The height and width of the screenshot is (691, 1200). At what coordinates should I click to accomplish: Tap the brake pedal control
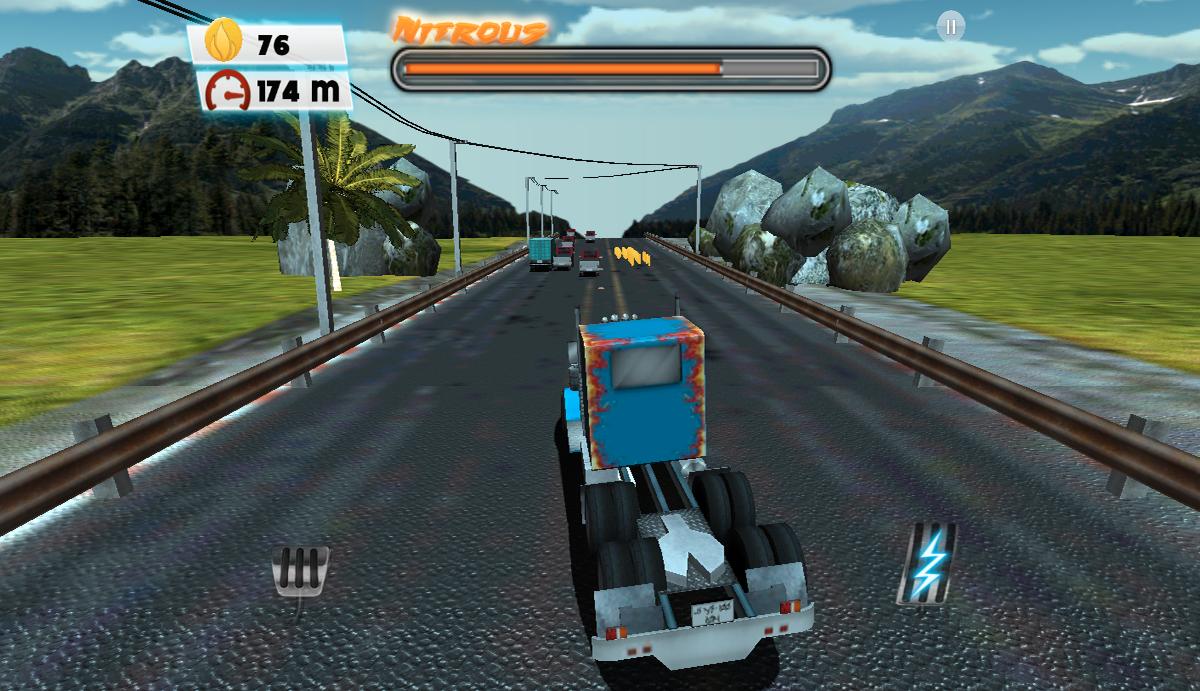300,573
